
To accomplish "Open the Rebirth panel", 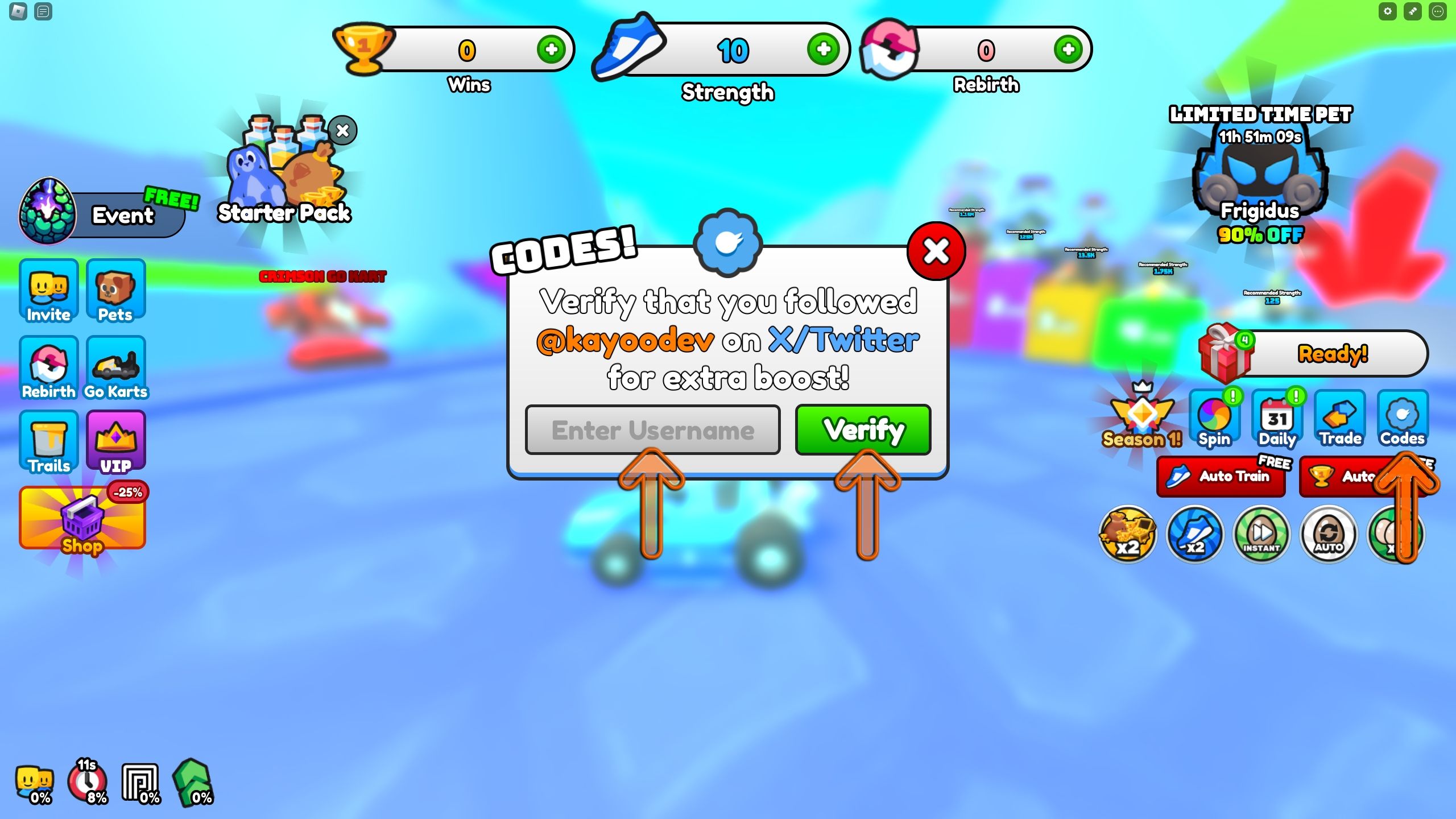I will 48,369.
